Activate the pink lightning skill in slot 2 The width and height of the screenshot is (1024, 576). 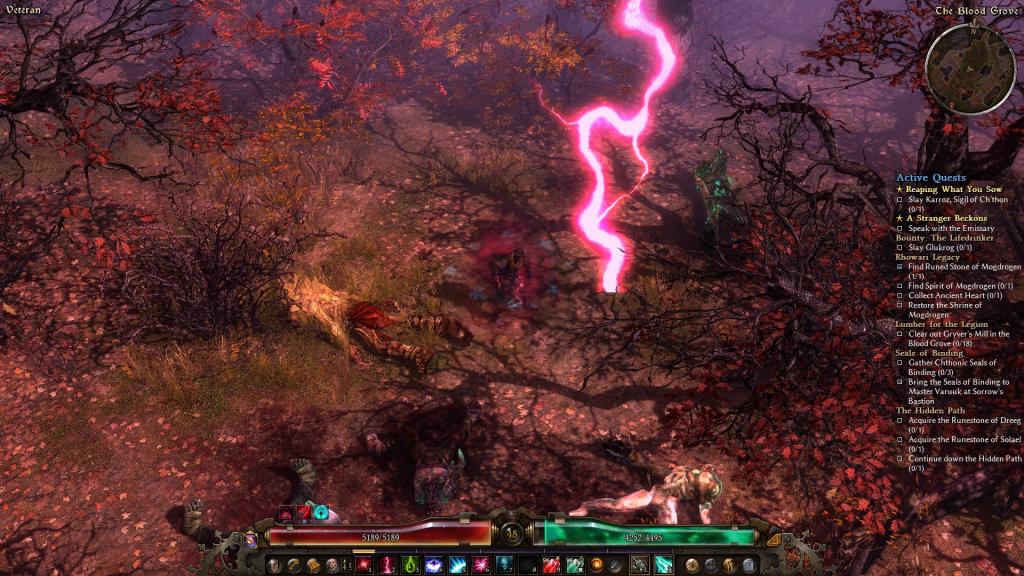[x=386, y=565]
